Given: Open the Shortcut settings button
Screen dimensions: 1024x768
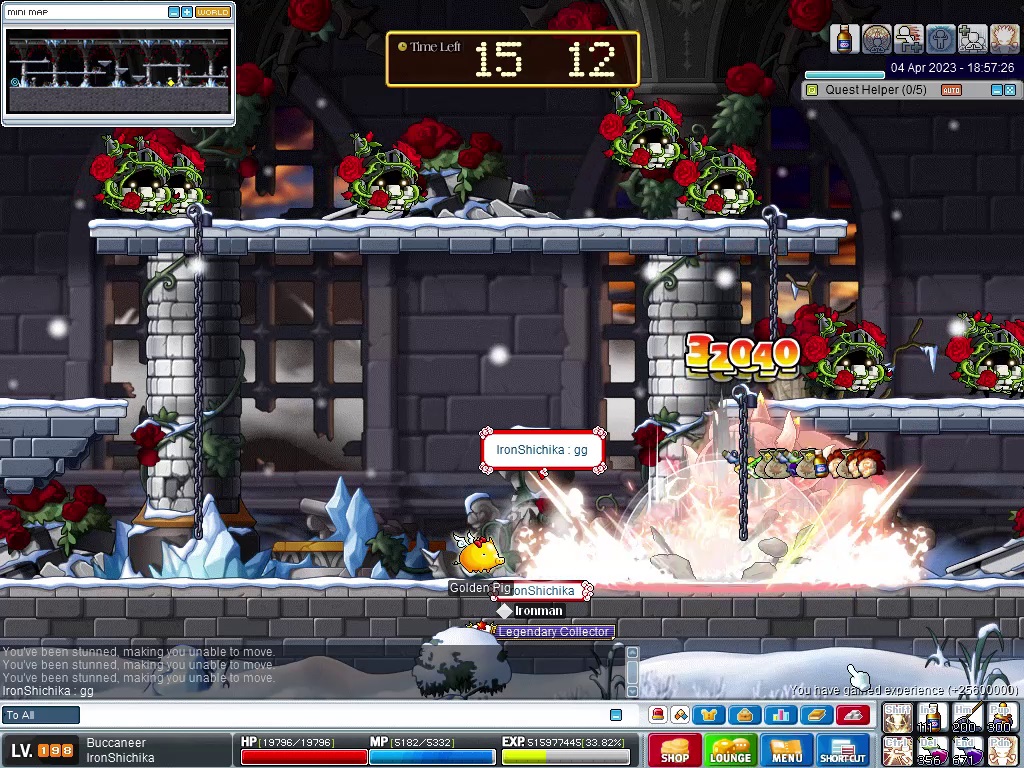Looking at the screenshot, I should click(842, 750).
